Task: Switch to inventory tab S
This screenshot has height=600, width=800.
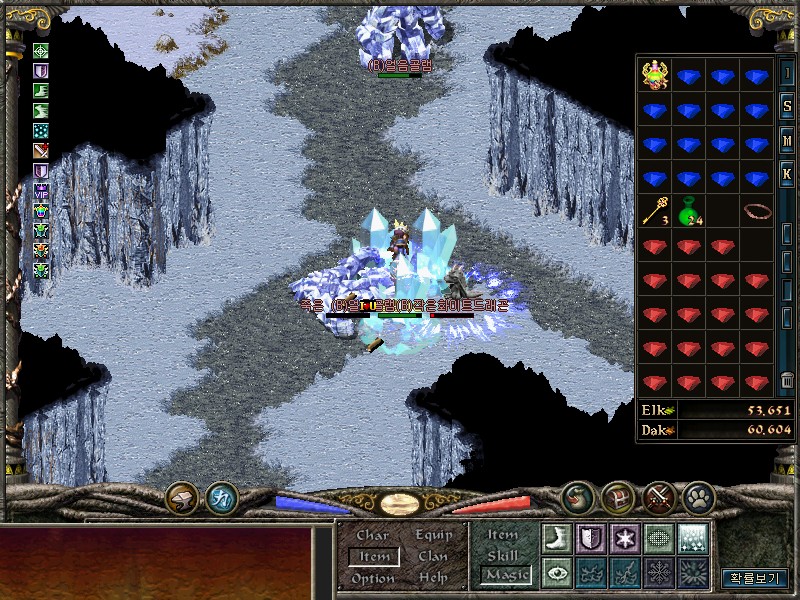Action: click(787, 107)
